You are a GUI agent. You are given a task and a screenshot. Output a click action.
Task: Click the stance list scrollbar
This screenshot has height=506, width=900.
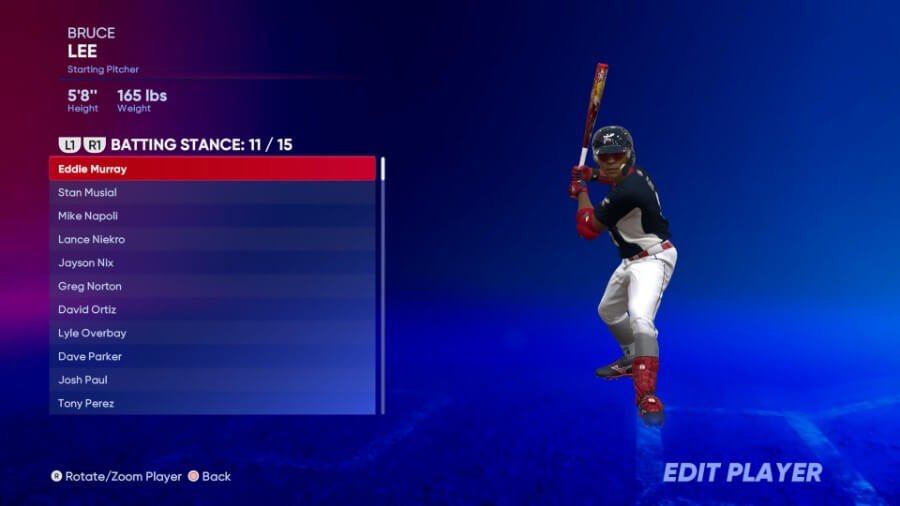[382, 285]
